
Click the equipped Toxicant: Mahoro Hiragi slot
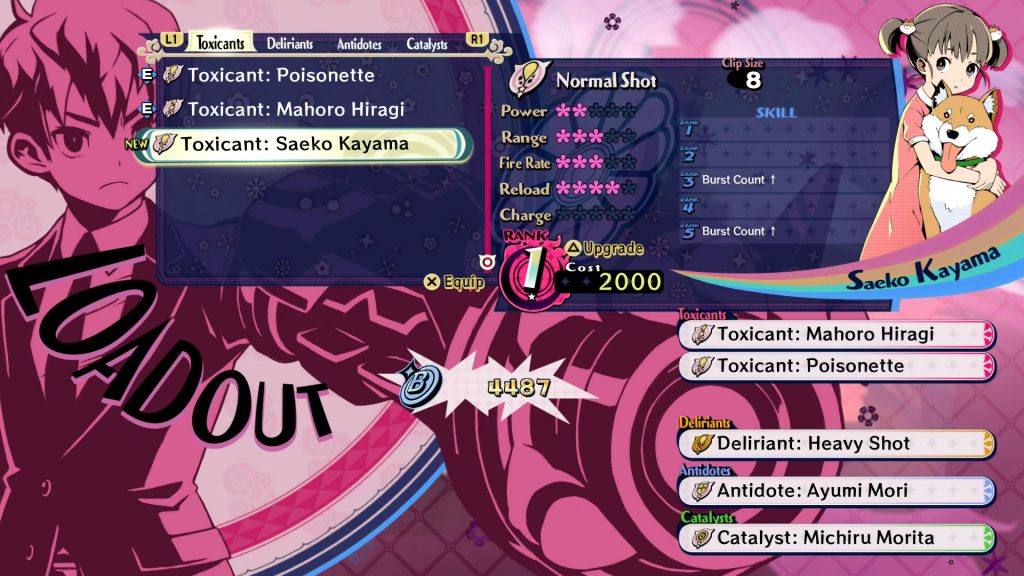(x=836, y=334)
